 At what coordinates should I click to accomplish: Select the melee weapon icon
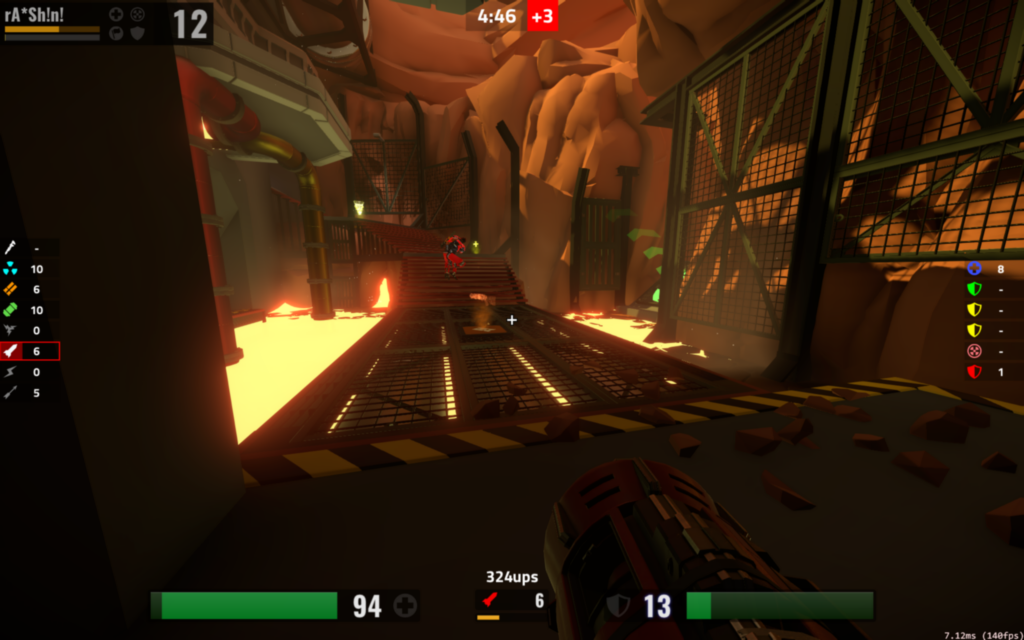coord(10,248)
